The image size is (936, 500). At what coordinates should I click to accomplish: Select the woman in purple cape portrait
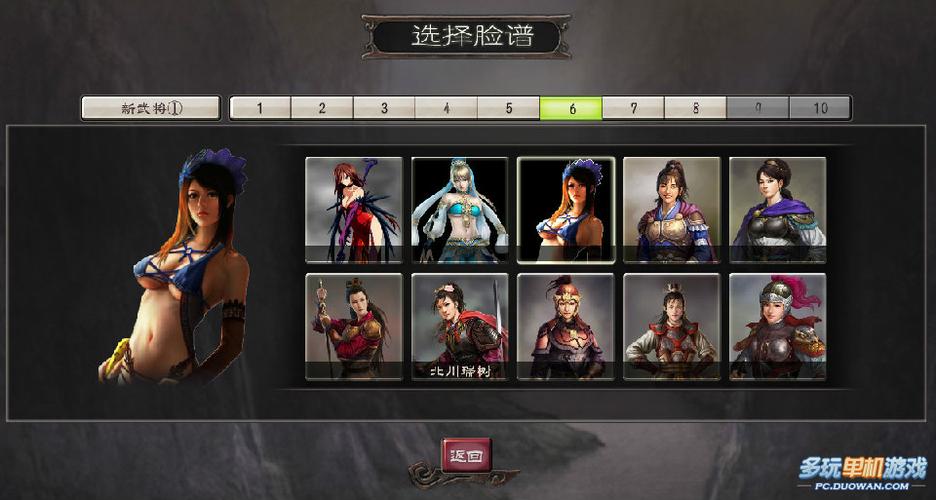click(778, 210)
